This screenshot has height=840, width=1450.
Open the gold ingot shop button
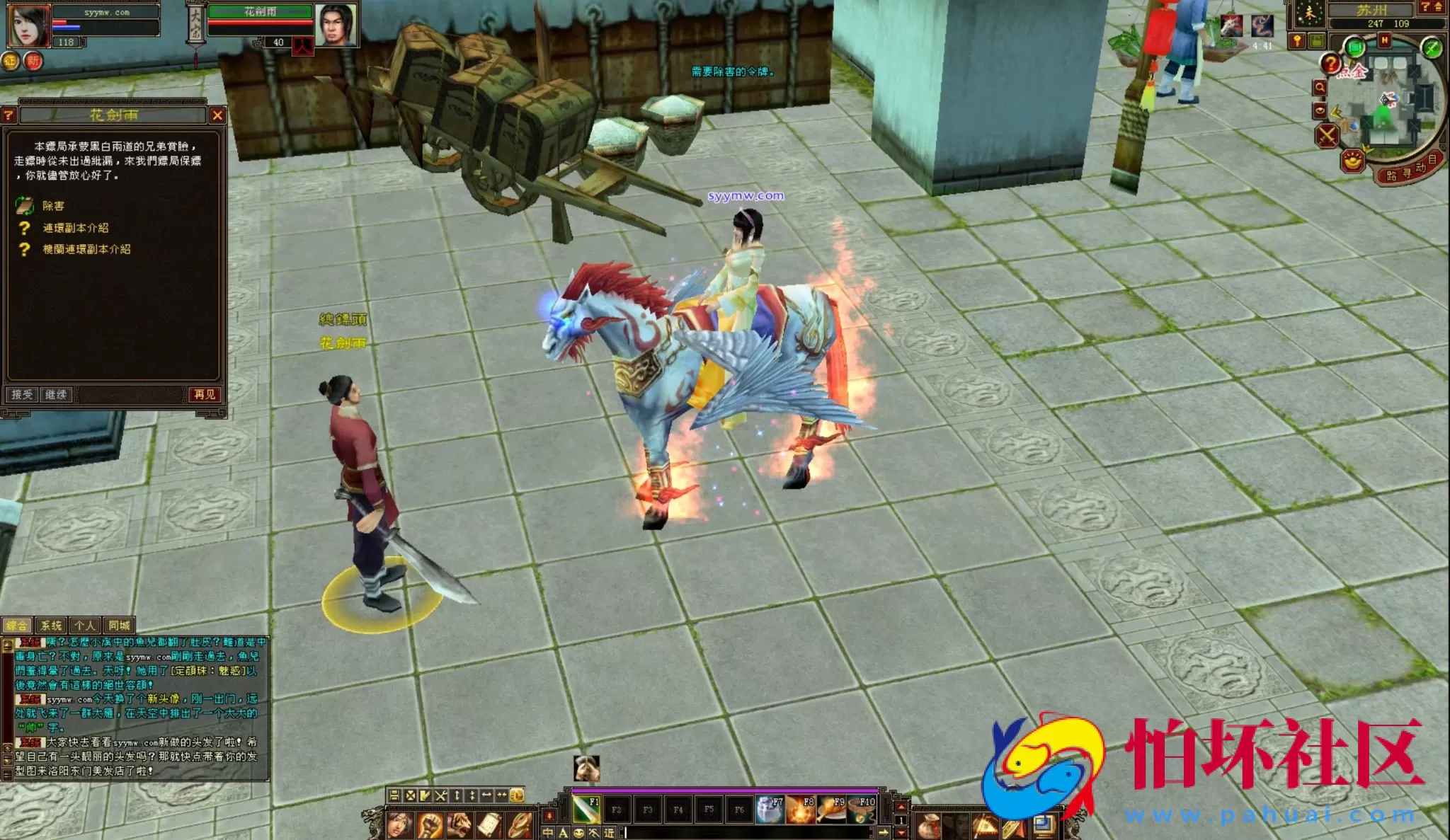coord(1352,161)
